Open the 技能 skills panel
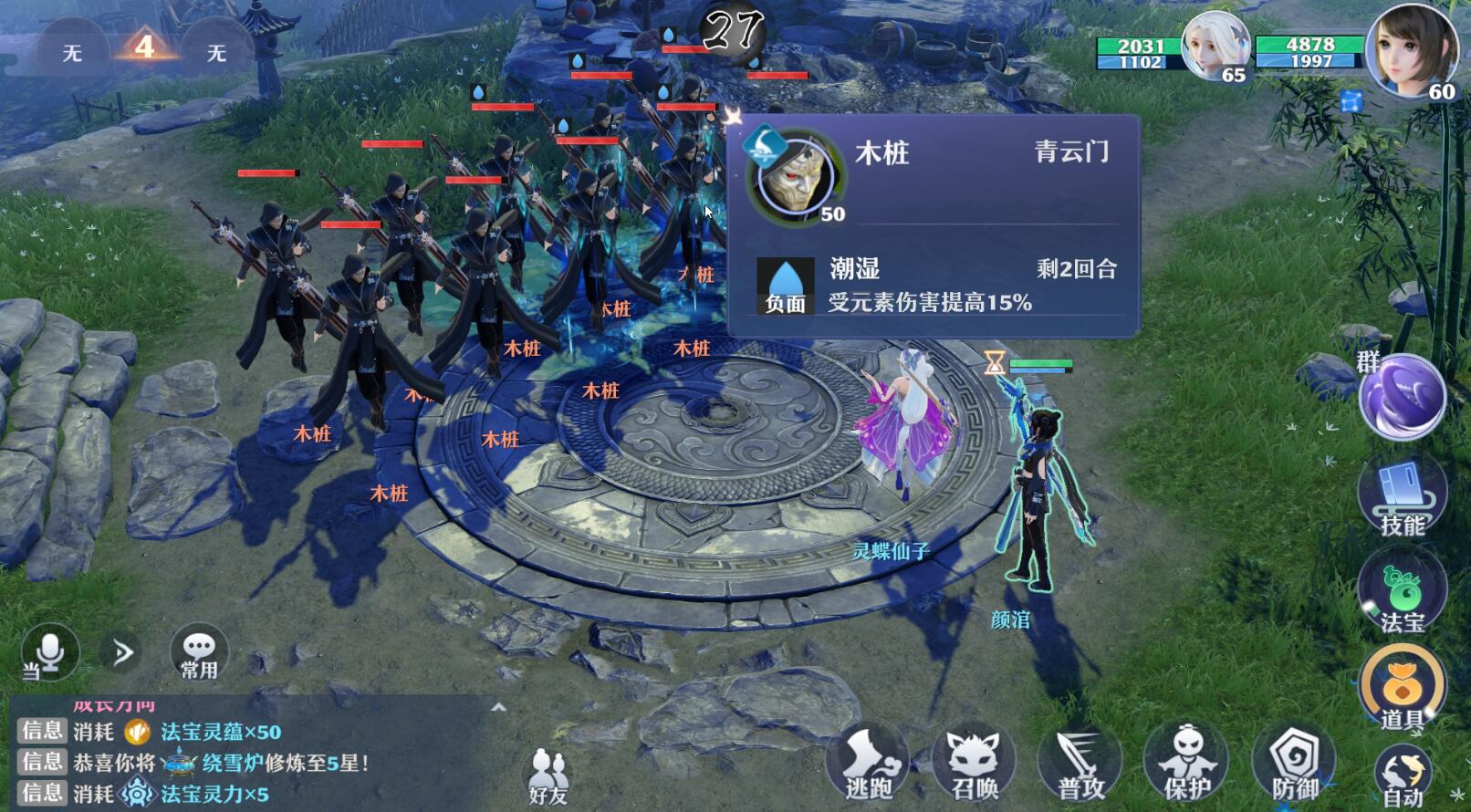Image resolution: width=1471 pixels, height=812 pixels. (x=1403, y=502)
